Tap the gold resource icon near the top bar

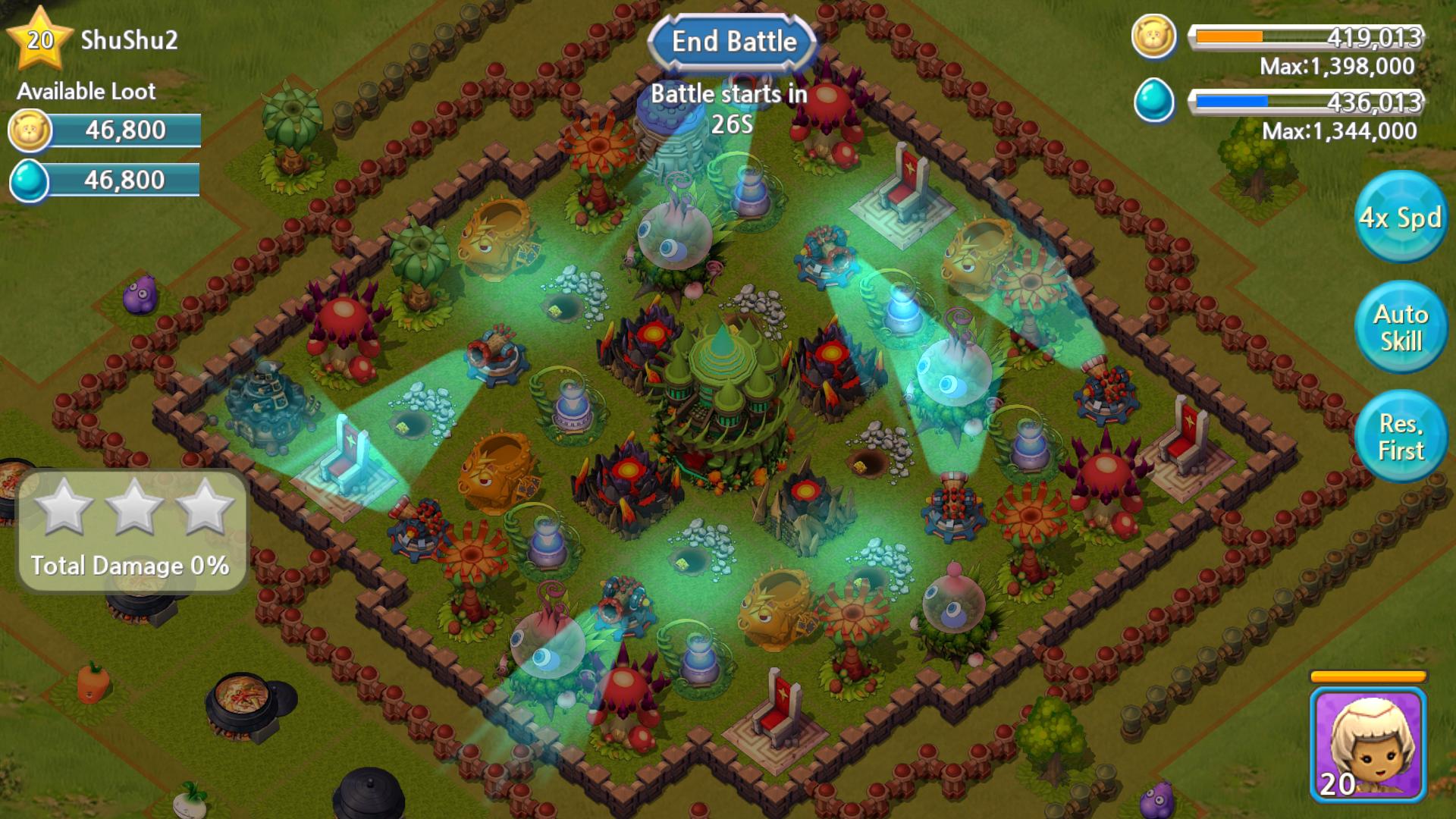(1153, 36)
